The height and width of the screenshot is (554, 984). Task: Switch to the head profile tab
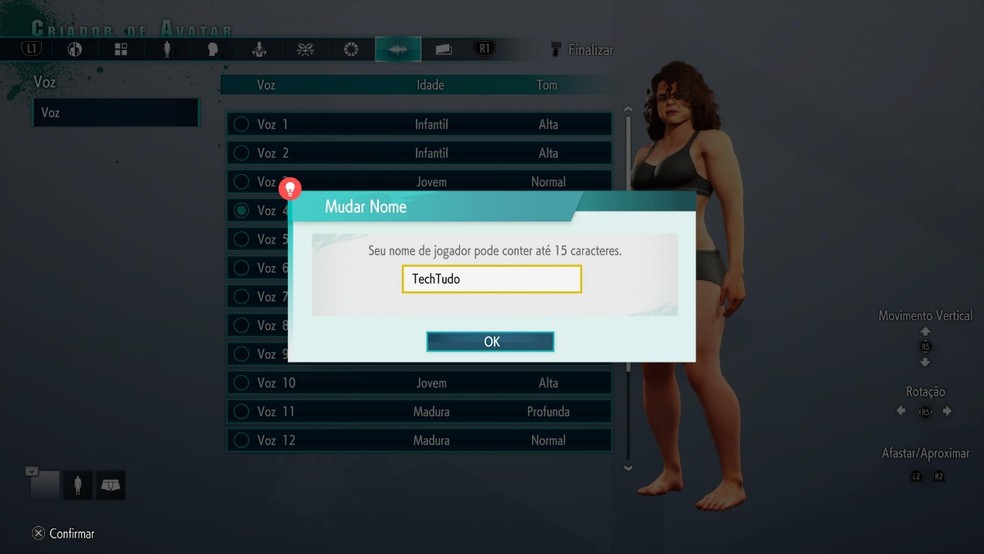213,49
